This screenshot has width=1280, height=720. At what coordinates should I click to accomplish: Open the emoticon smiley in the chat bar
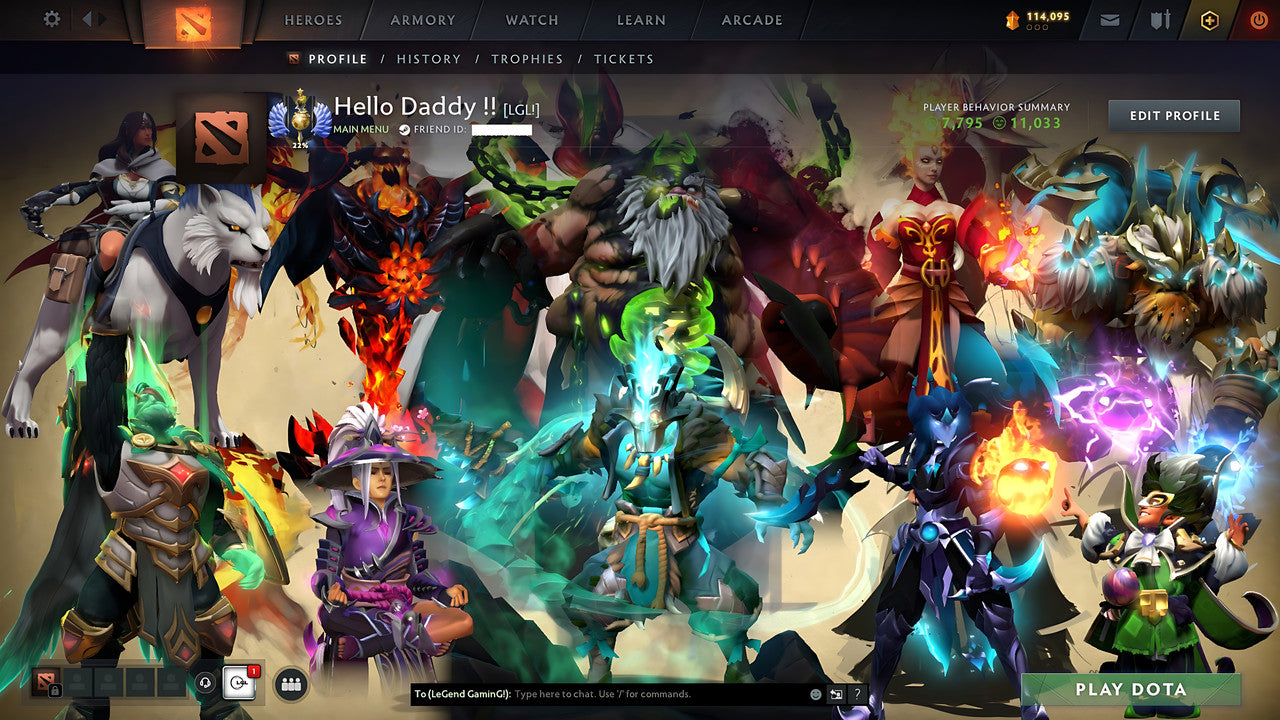[815, 693]
